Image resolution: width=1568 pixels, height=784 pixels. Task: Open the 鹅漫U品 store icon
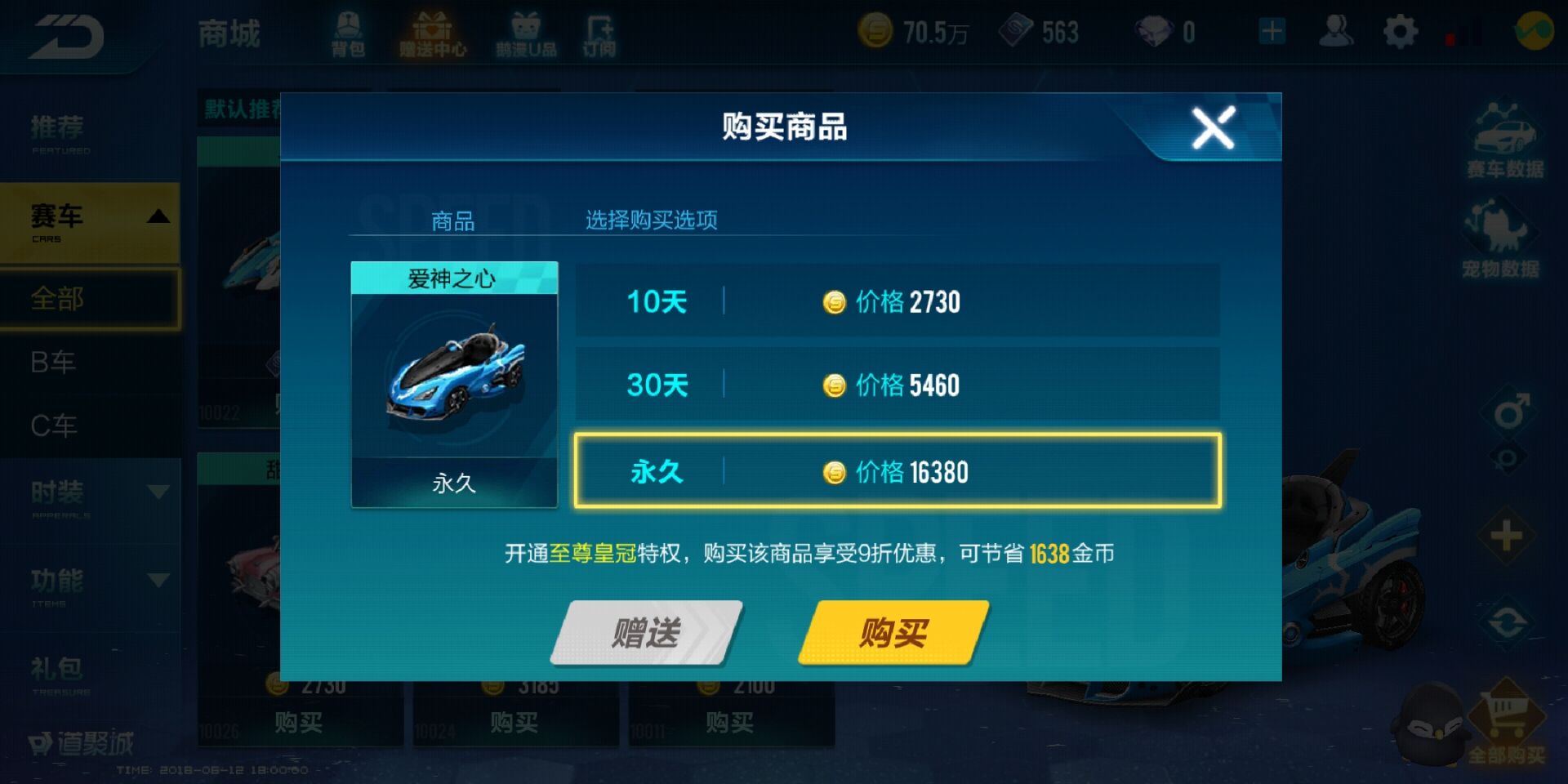(x=525, y=33)
